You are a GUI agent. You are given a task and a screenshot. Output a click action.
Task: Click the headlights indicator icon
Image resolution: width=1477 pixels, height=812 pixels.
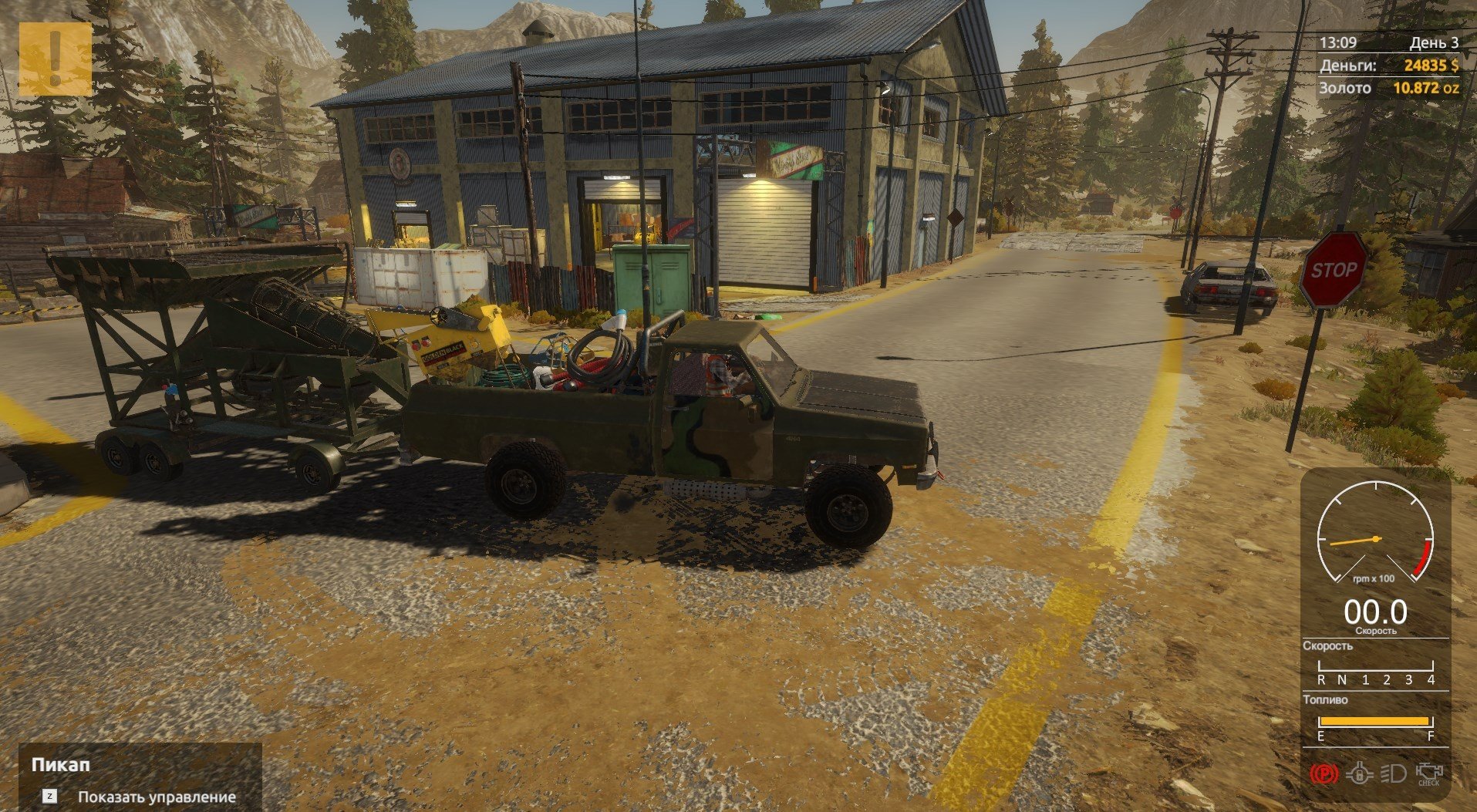click(x=1393, y=773)
